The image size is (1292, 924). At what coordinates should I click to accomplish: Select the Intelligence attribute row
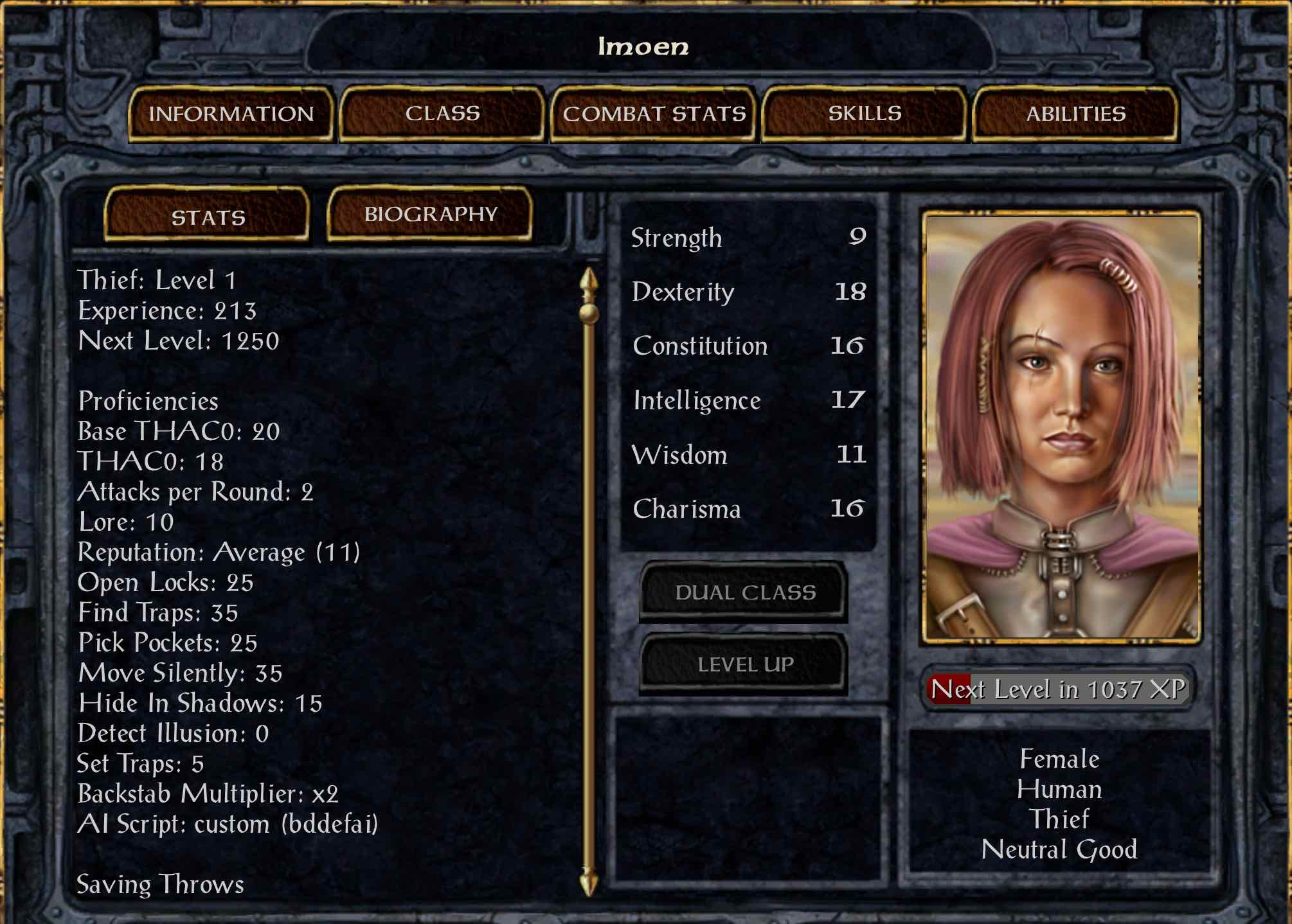click(x=748, y=400)
